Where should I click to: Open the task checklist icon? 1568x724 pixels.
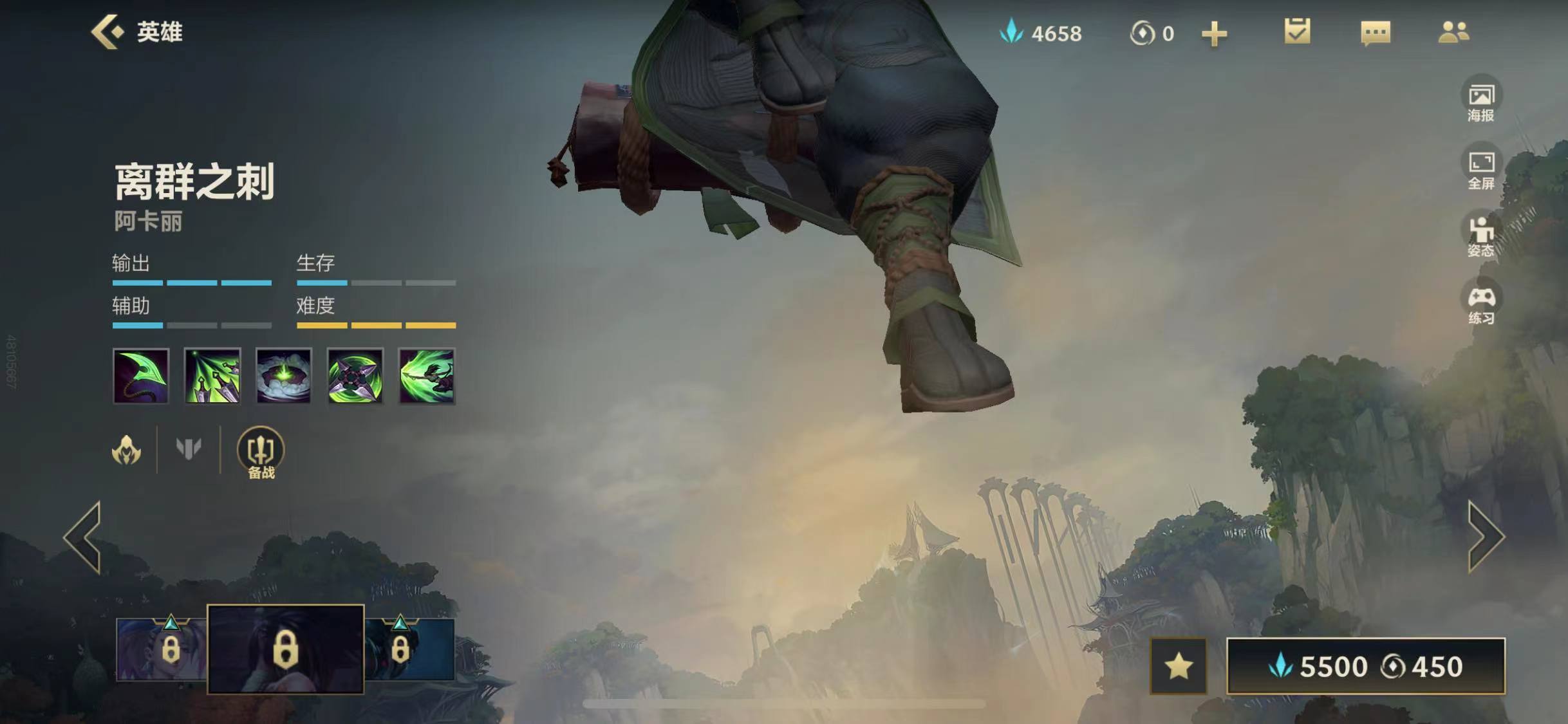point(1297,32)
